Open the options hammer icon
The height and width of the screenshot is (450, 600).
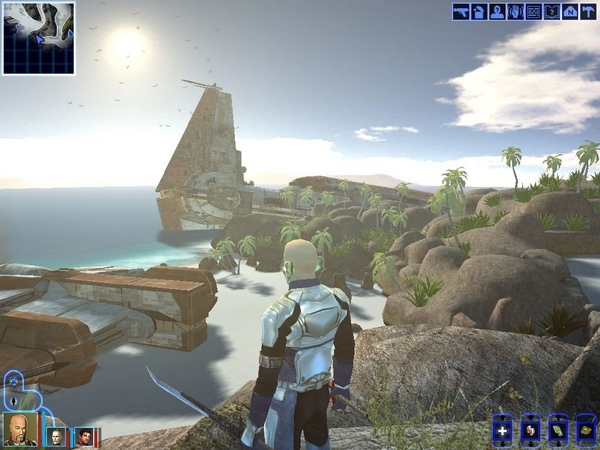click(x=587, y=12)
